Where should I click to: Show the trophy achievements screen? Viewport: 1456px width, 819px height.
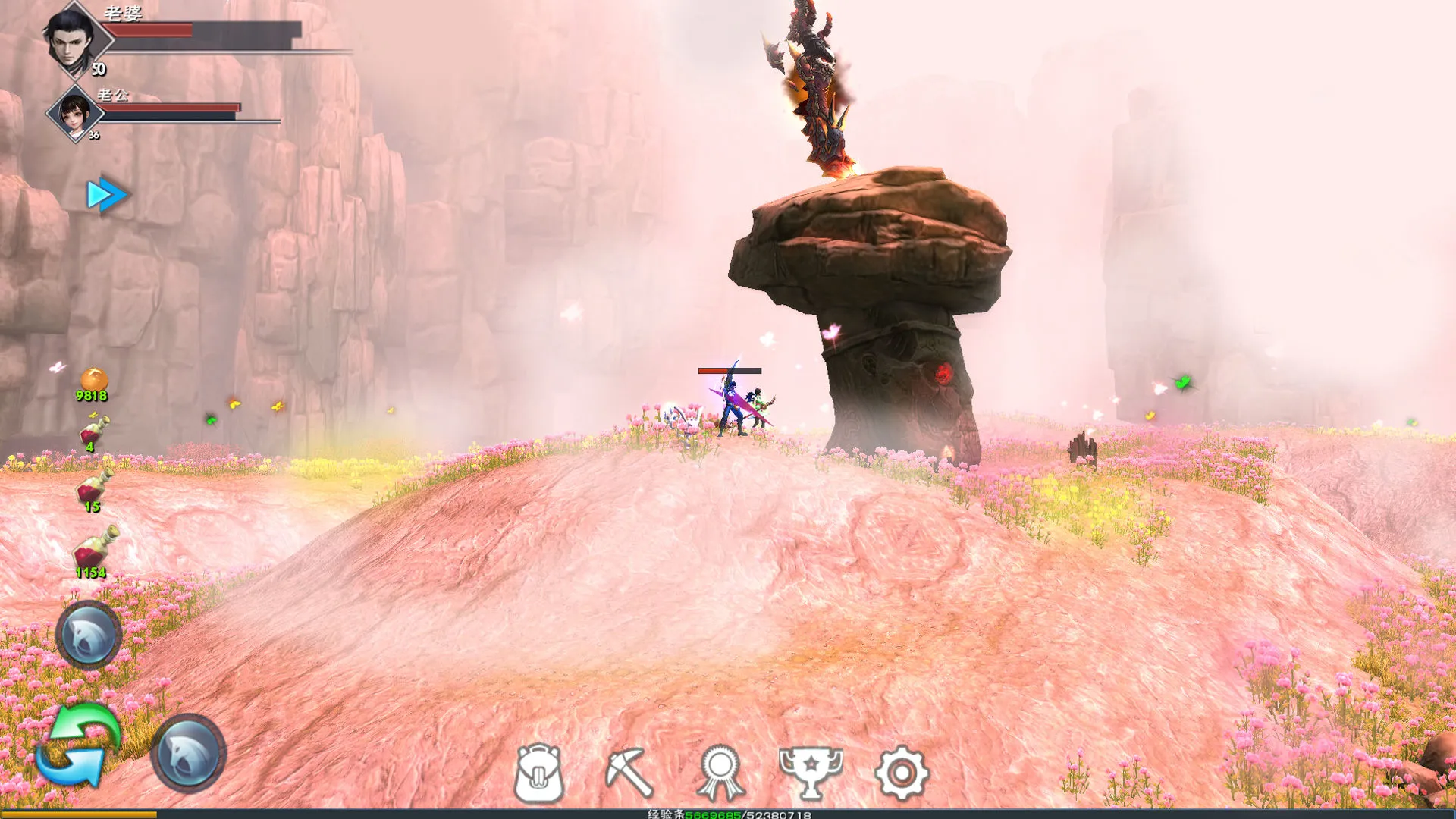tap(811, 771)
